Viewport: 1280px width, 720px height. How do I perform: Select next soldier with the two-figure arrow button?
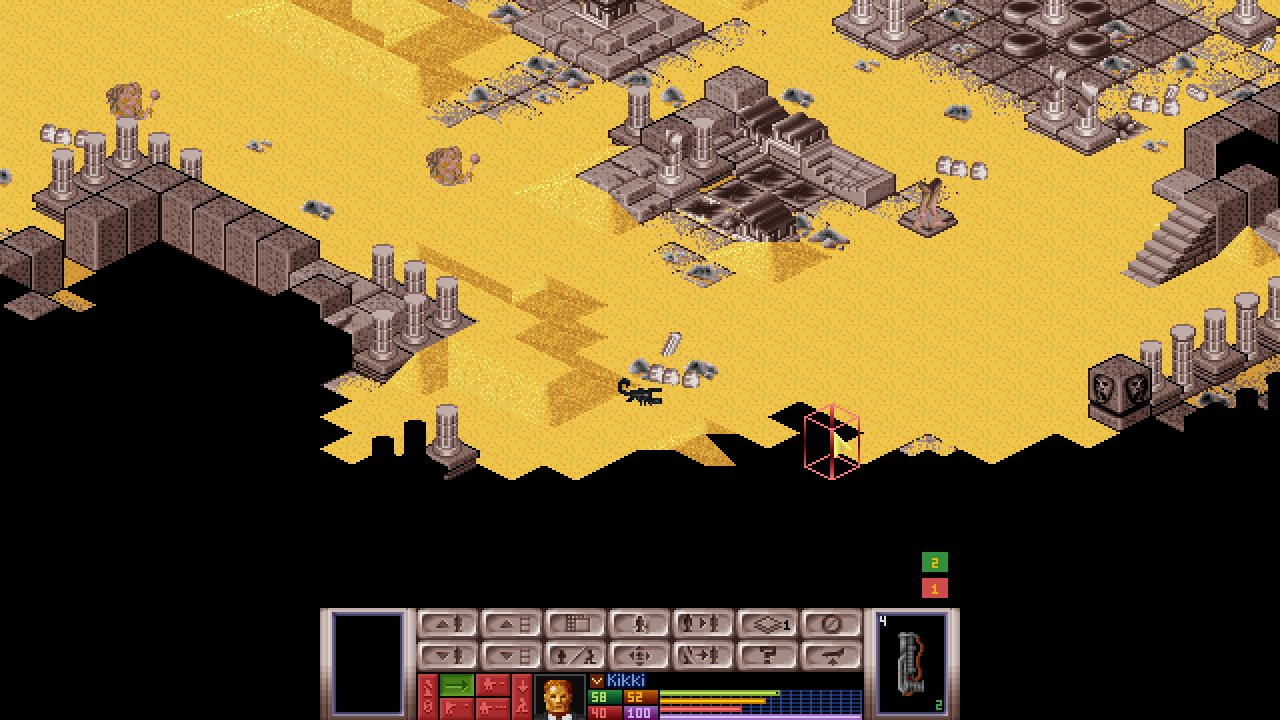pos(703,624)
